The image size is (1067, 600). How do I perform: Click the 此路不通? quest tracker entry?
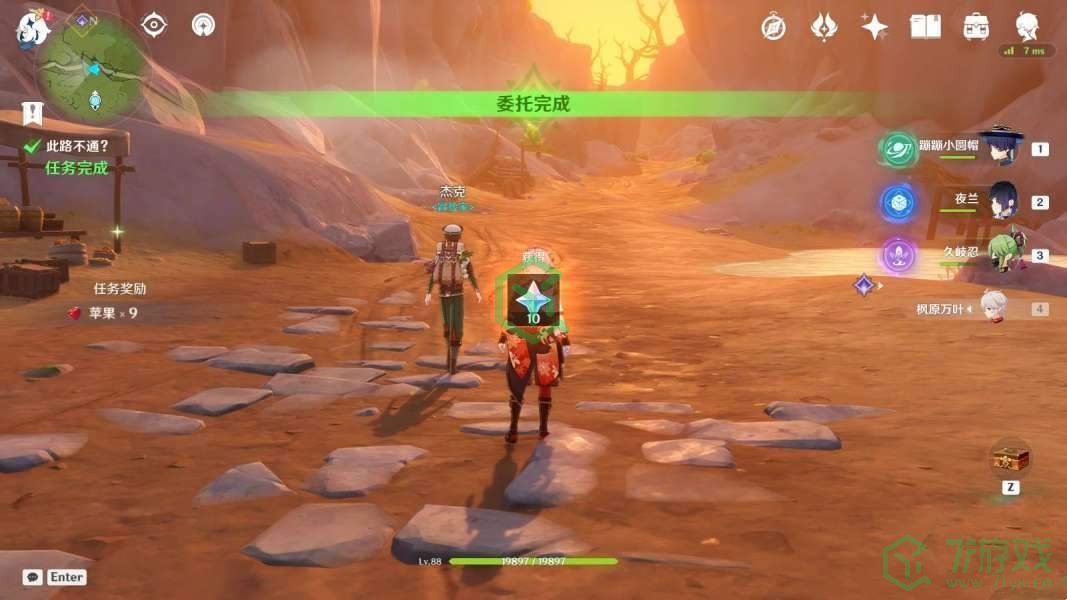click(x=77, y=146)
